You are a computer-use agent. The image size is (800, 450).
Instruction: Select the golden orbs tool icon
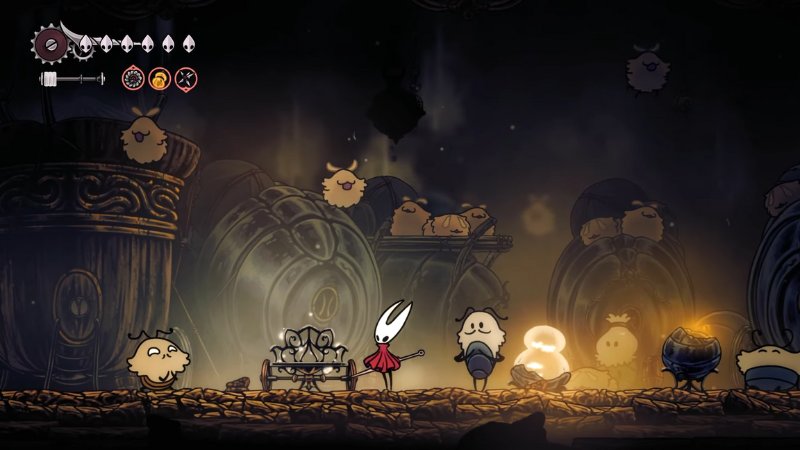point(159,78)
